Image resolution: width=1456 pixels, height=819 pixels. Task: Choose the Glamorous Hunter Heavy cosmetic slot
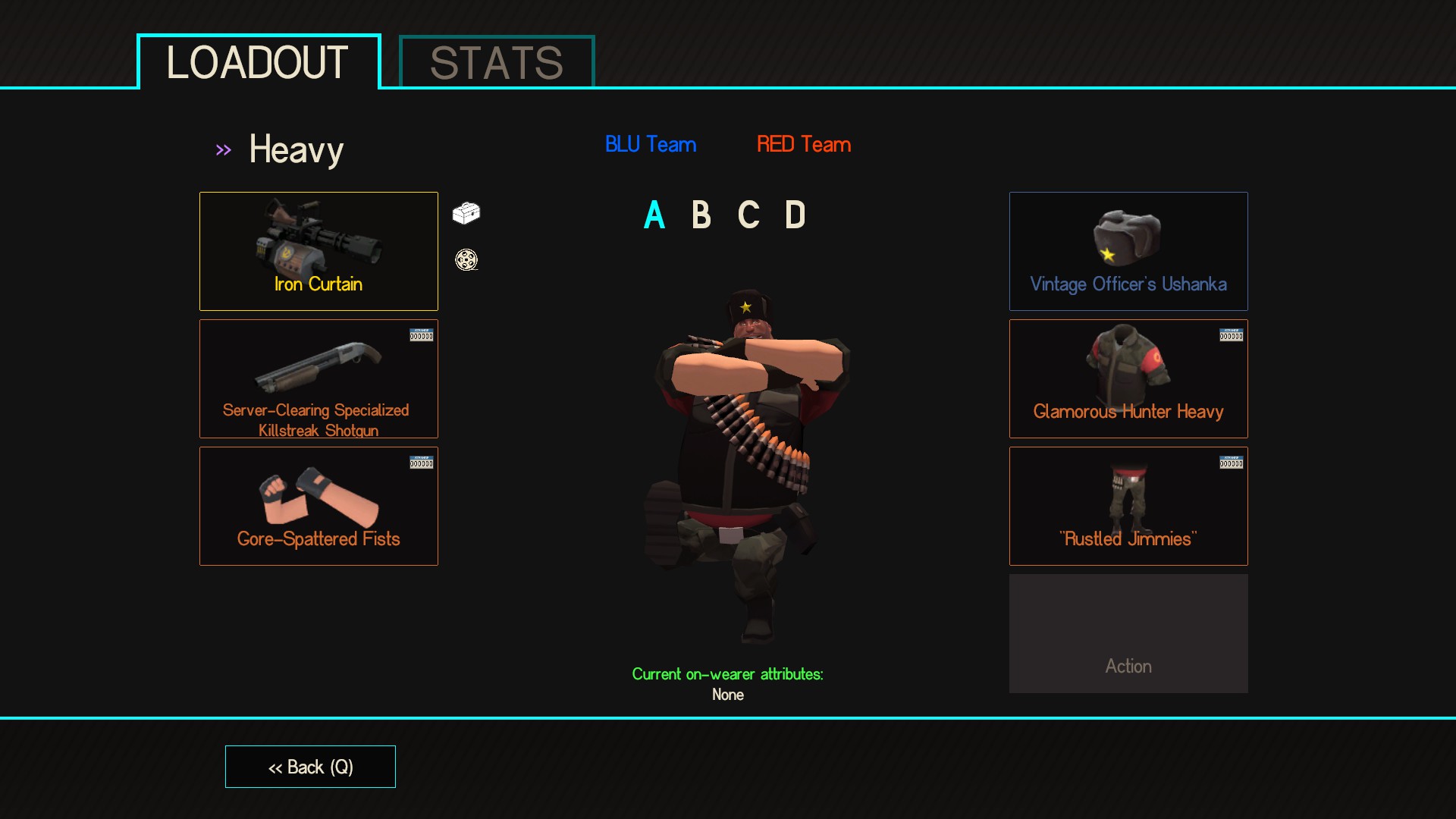(x=1128, y=378)
